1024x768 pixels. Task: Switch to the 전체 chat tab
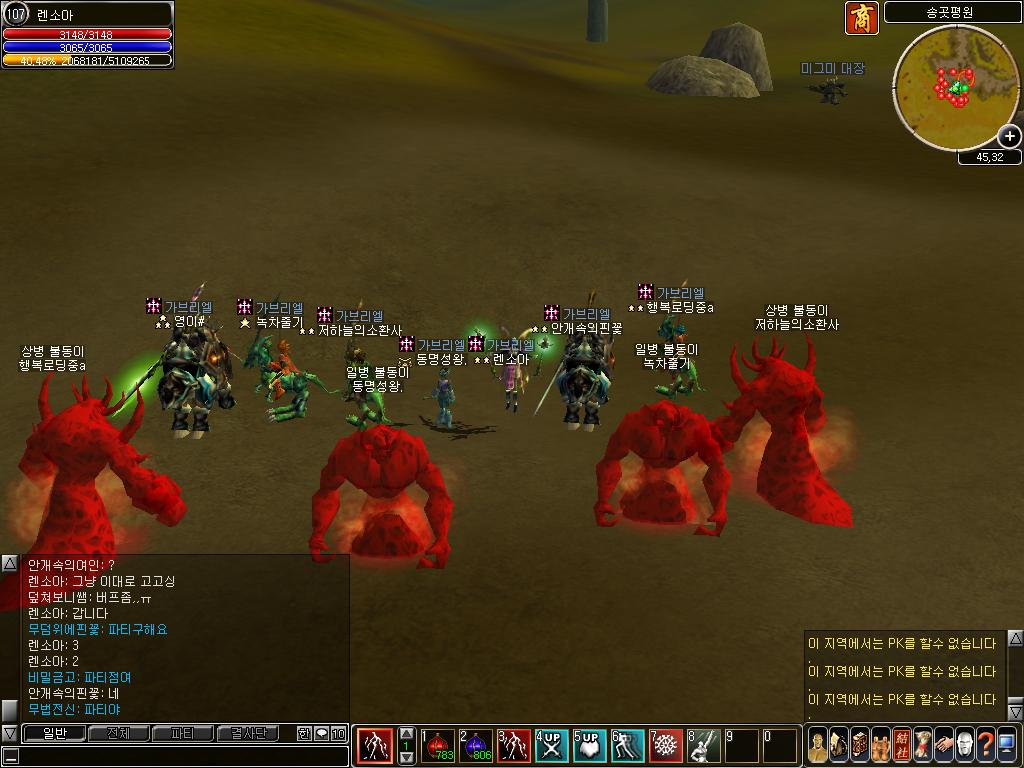pyautogui.click(x=118, y=734)
